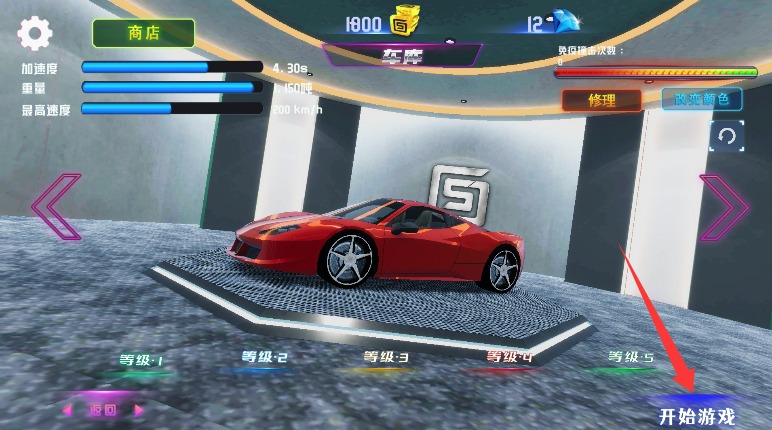The height and width of the screenshot is (430, 772).
Task: Open the 商店 shop
Action: coord(143,33)
